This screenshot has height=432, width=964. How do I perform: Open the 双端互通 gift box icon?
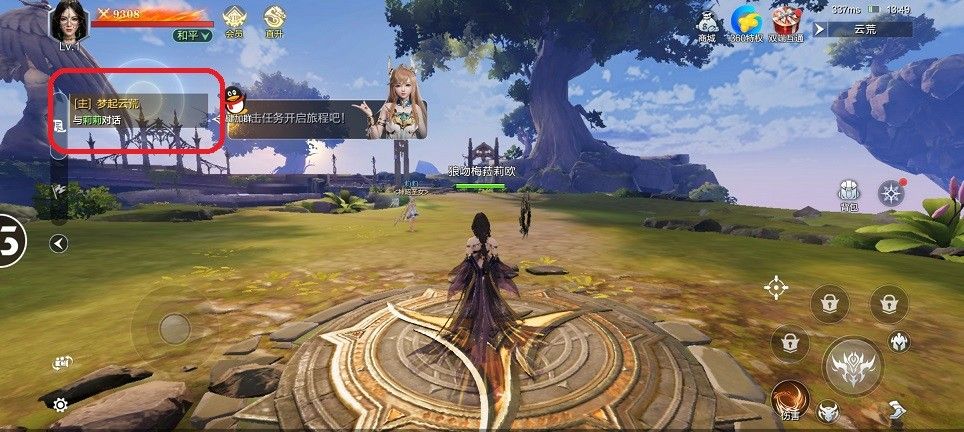point(788,23)
